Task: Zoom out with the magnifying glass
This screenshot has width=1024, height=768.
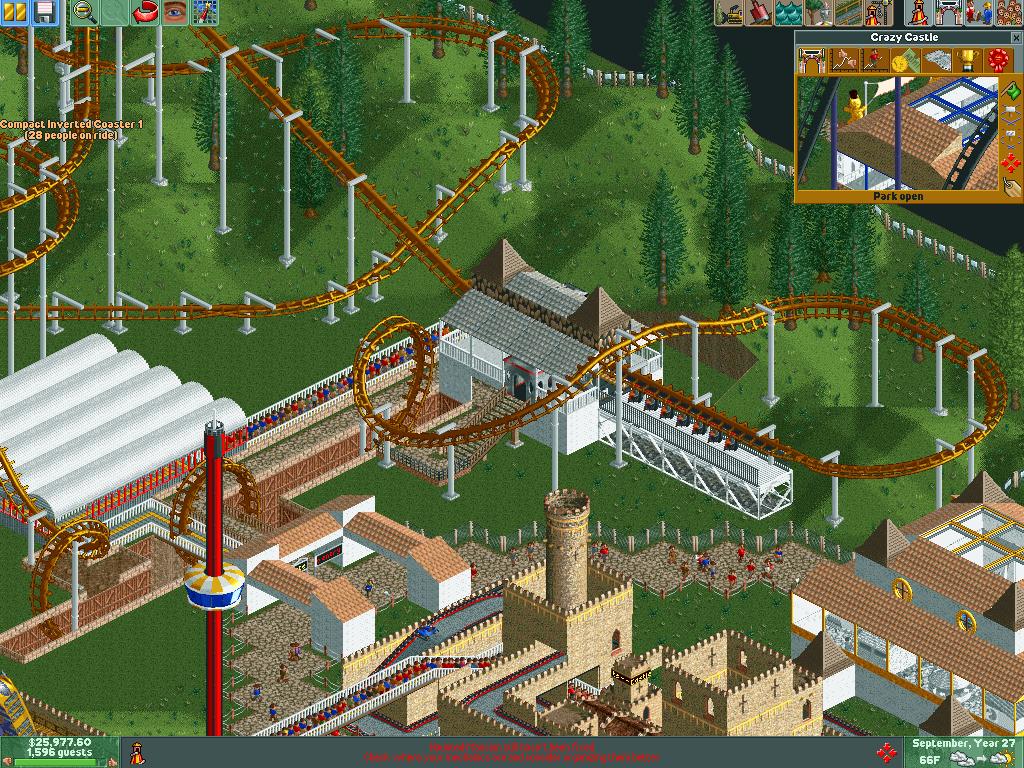Action: [x=85, y=12]
